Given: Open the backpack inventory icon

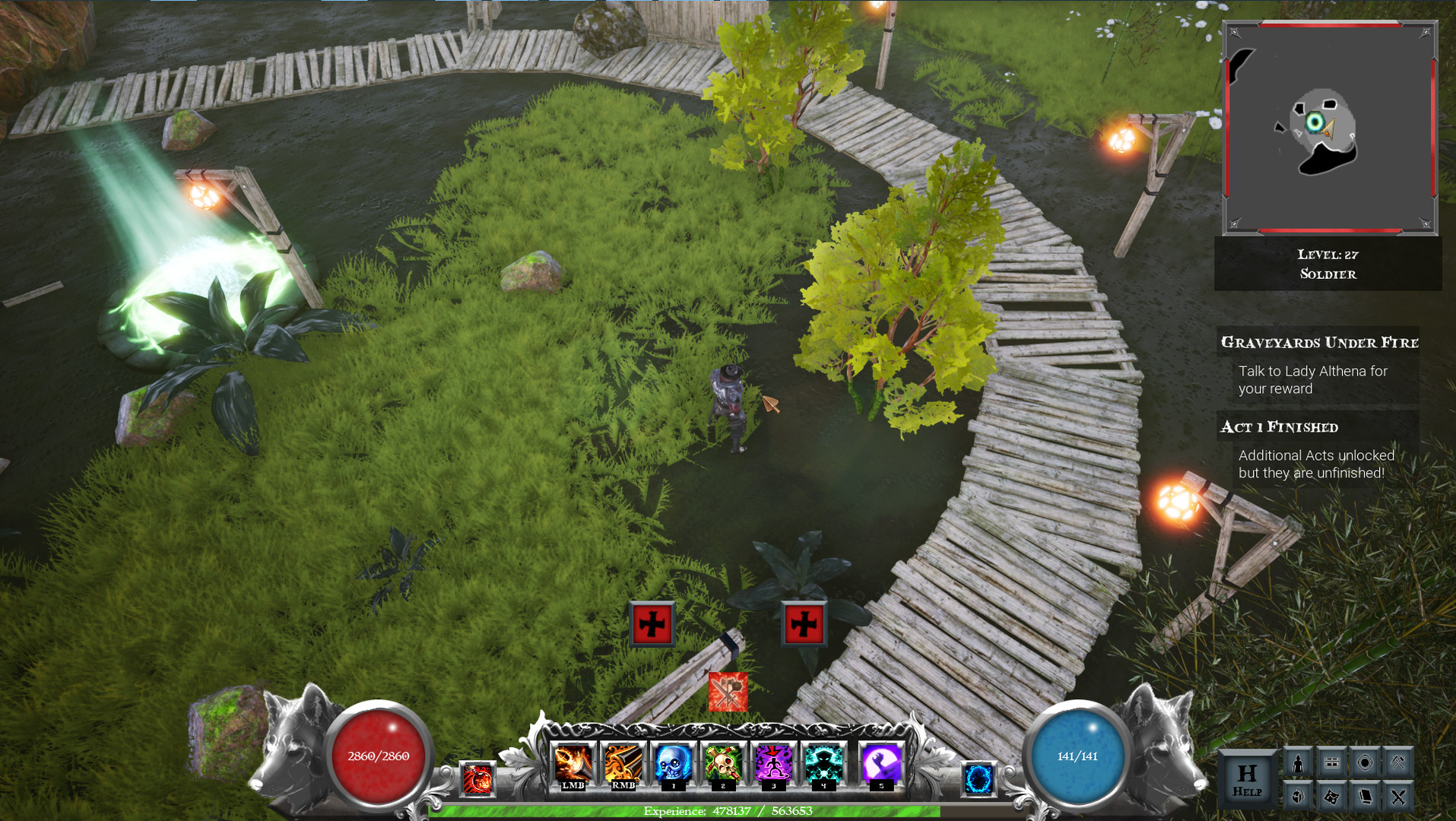Looking at the screenshot, I should coord(1299,796).
